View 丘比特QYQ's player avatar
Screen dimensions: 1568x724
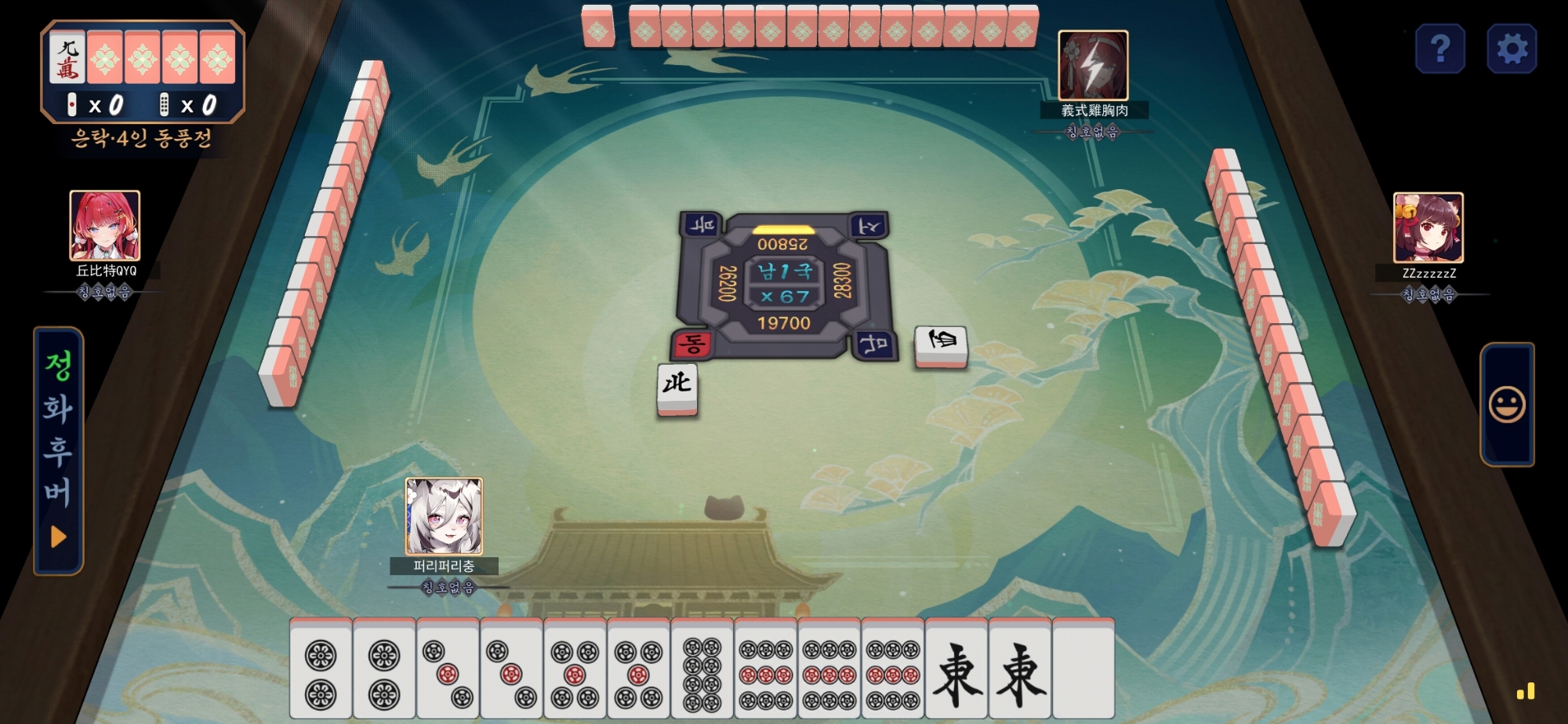click(105, 226)
